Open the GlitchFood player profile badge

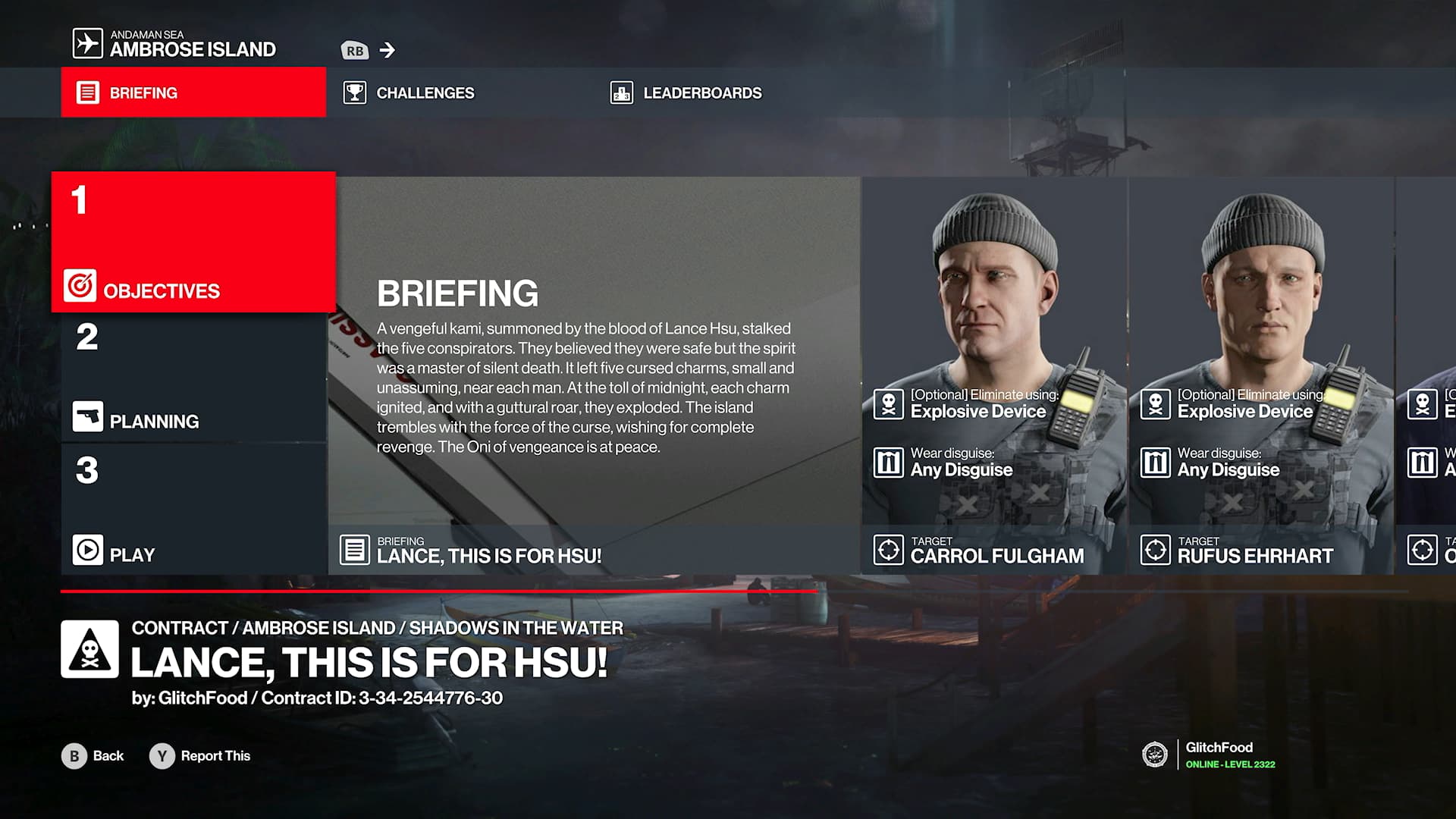tap(1209, 755)
